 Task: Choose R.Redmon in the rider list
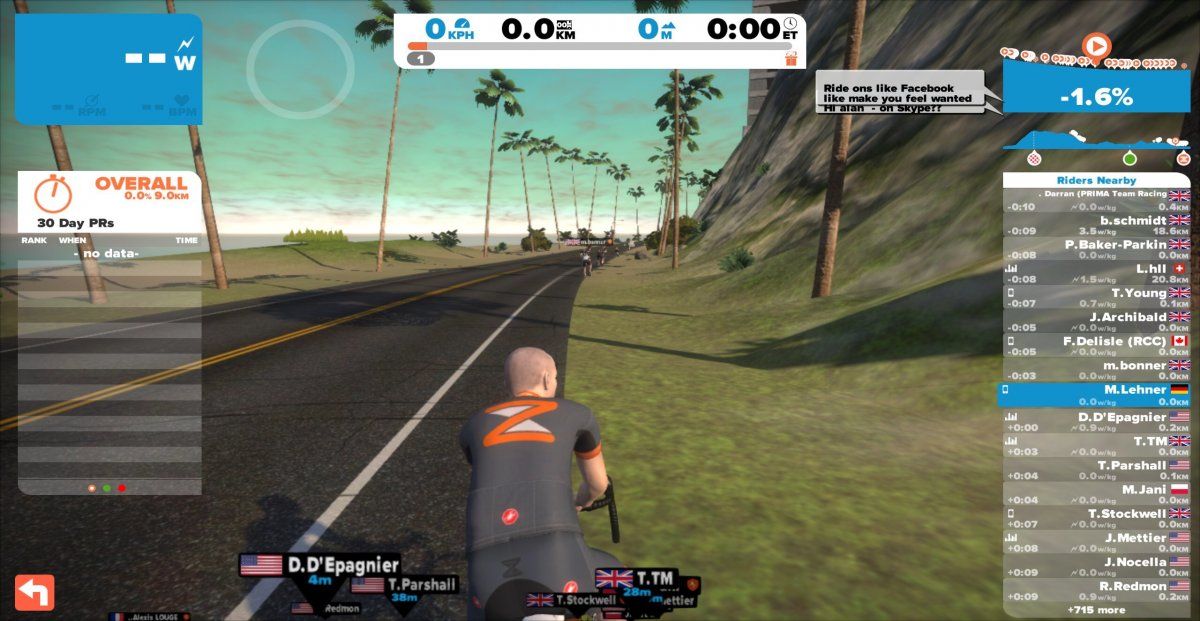pyautogui.click(x=1097, y=590)
